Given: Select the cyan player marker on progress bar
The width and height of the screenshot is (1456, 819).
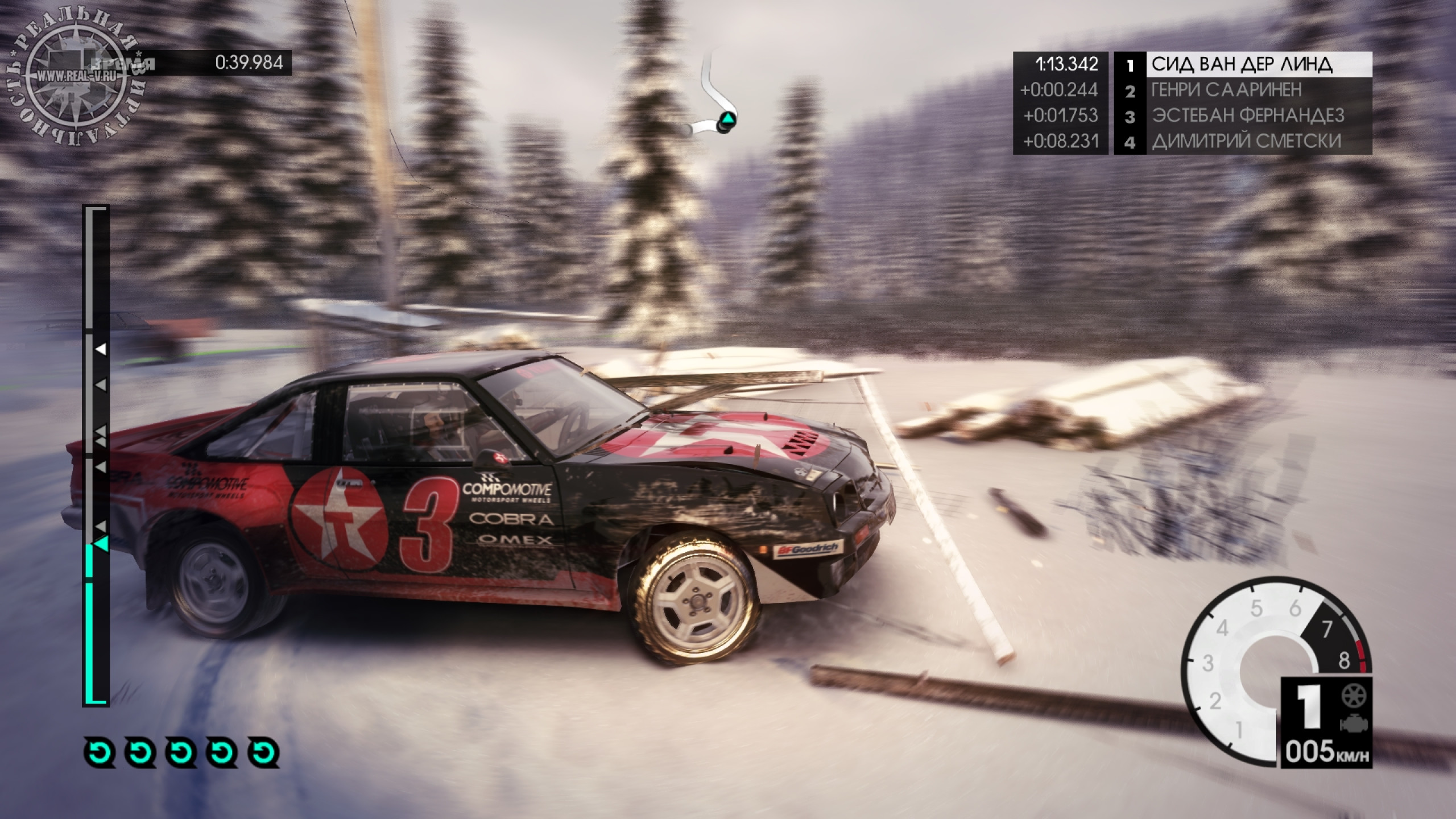Looking at the screenshot, I should 101,544.
